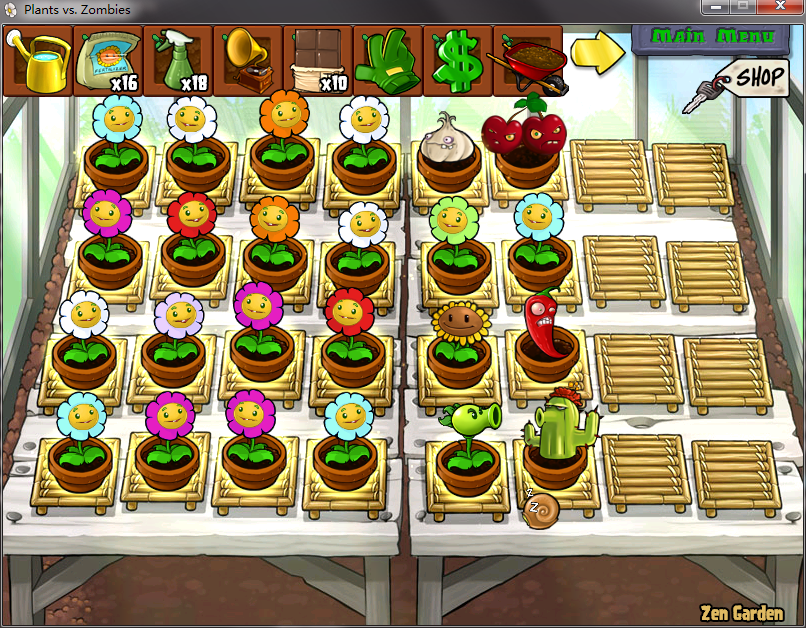Equip the green garden glove
Screen dimensions: 806x628
[388, 61]
